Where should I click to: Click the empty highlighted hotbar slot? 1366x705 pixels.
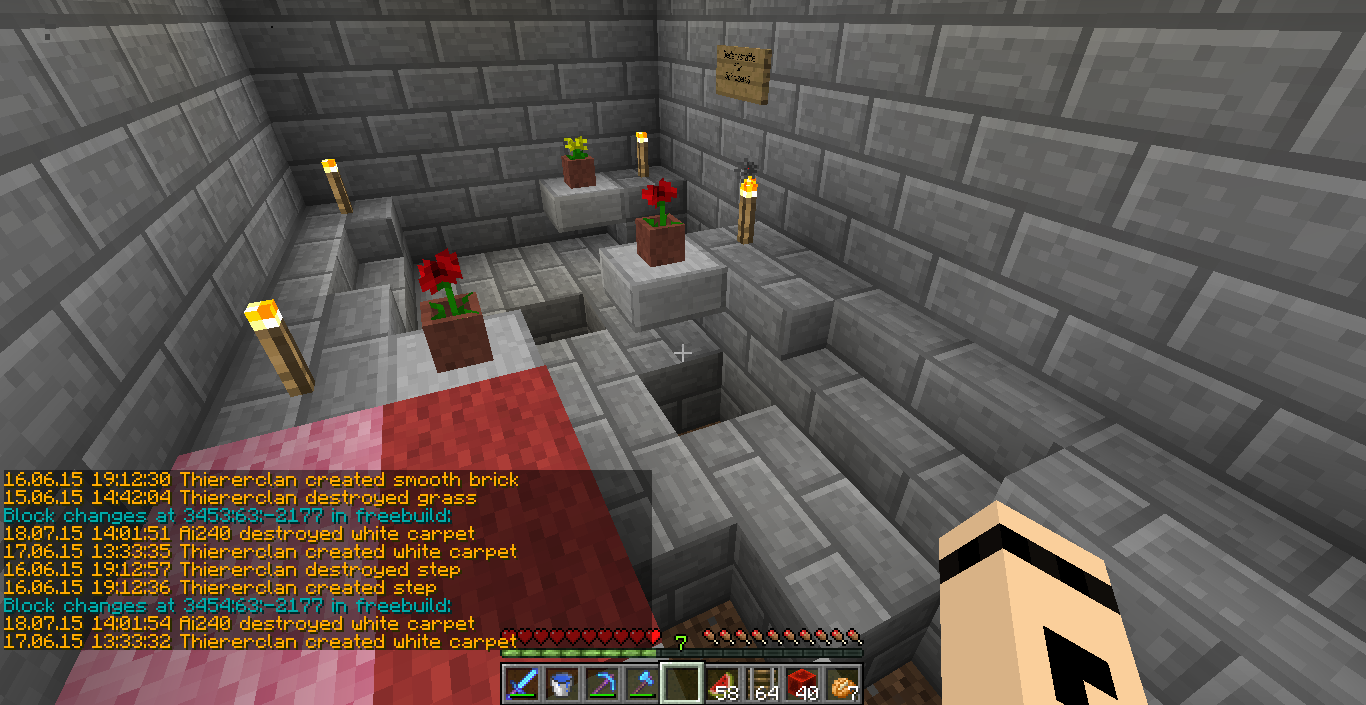pos(682,684)
